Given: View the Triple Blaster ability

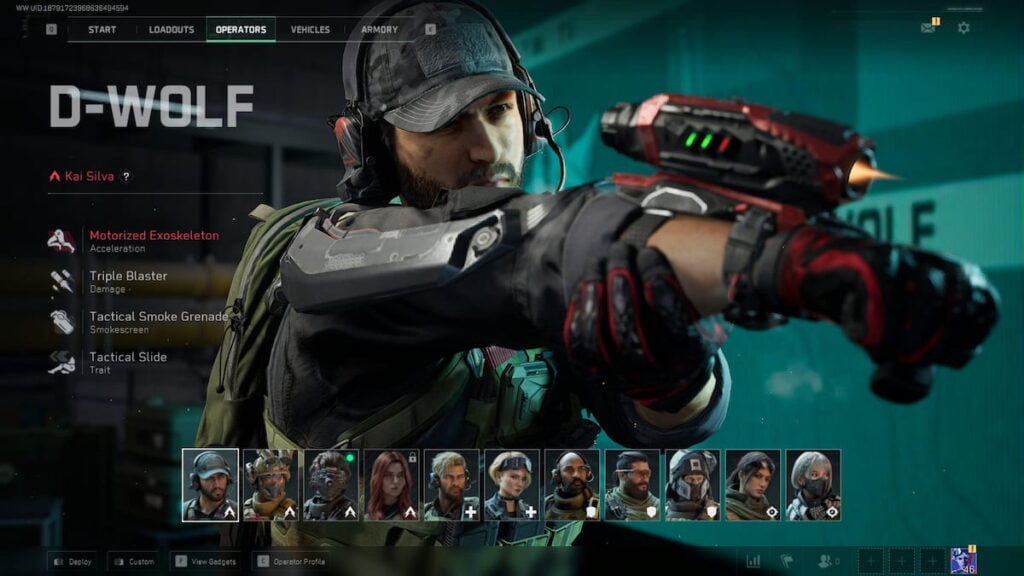Looking at the screenshot, I should tap(128, 280).
